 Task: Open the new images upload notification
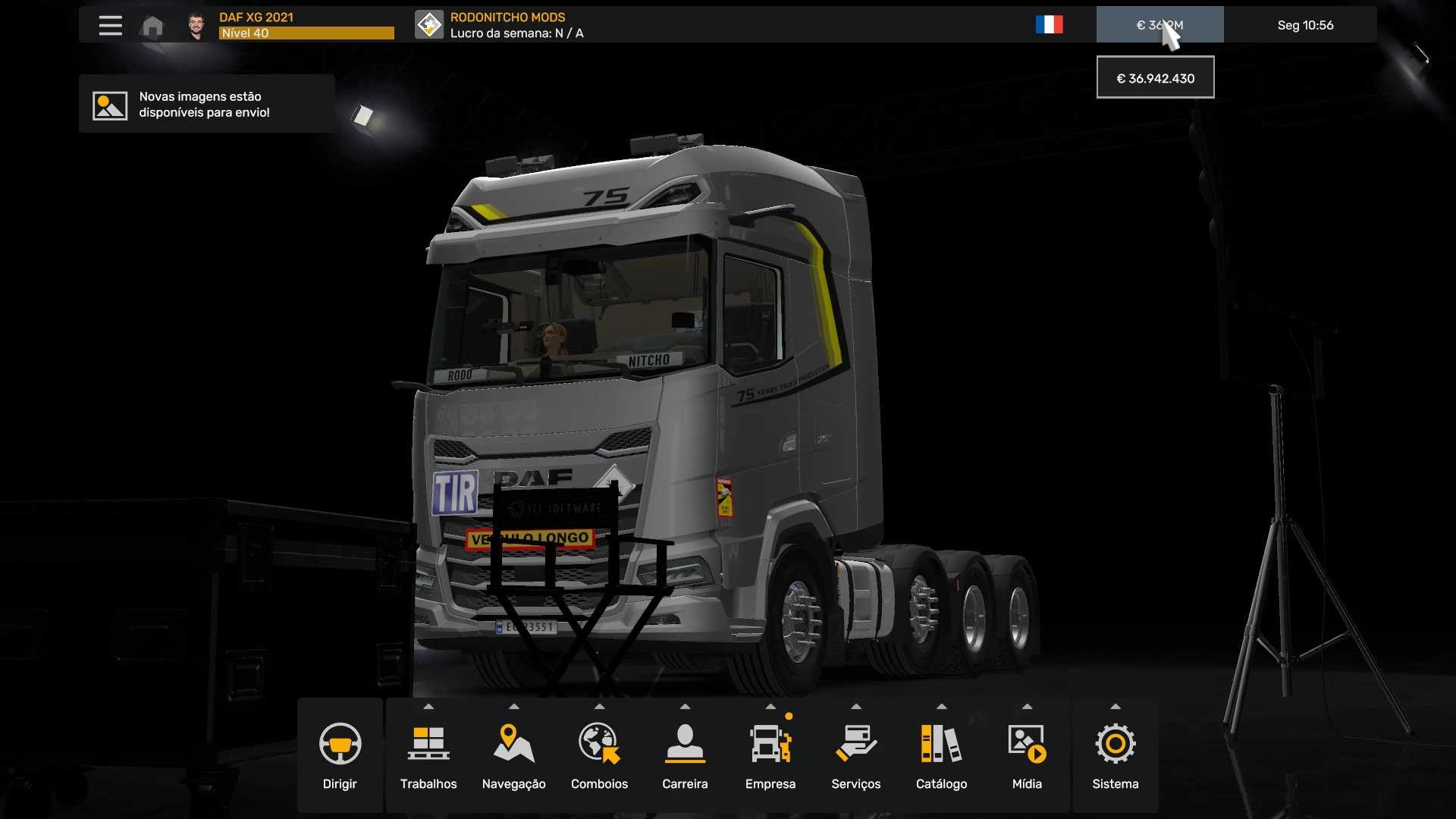coord(206,105)
